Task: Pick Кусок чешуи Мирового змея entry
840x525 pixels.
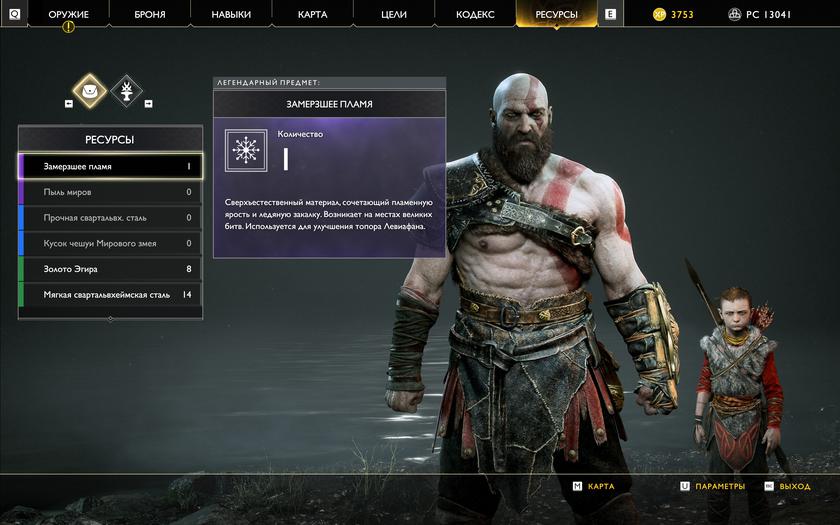Action: (110, 244)
